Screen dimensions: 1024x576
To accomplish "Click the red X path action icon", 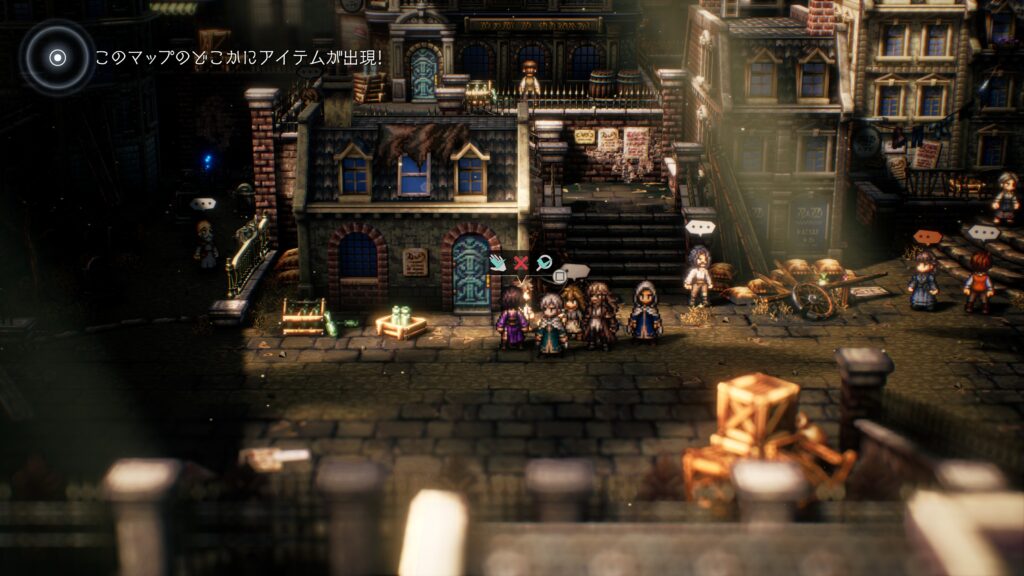I will pyautogui.click(x=520, y=263).
